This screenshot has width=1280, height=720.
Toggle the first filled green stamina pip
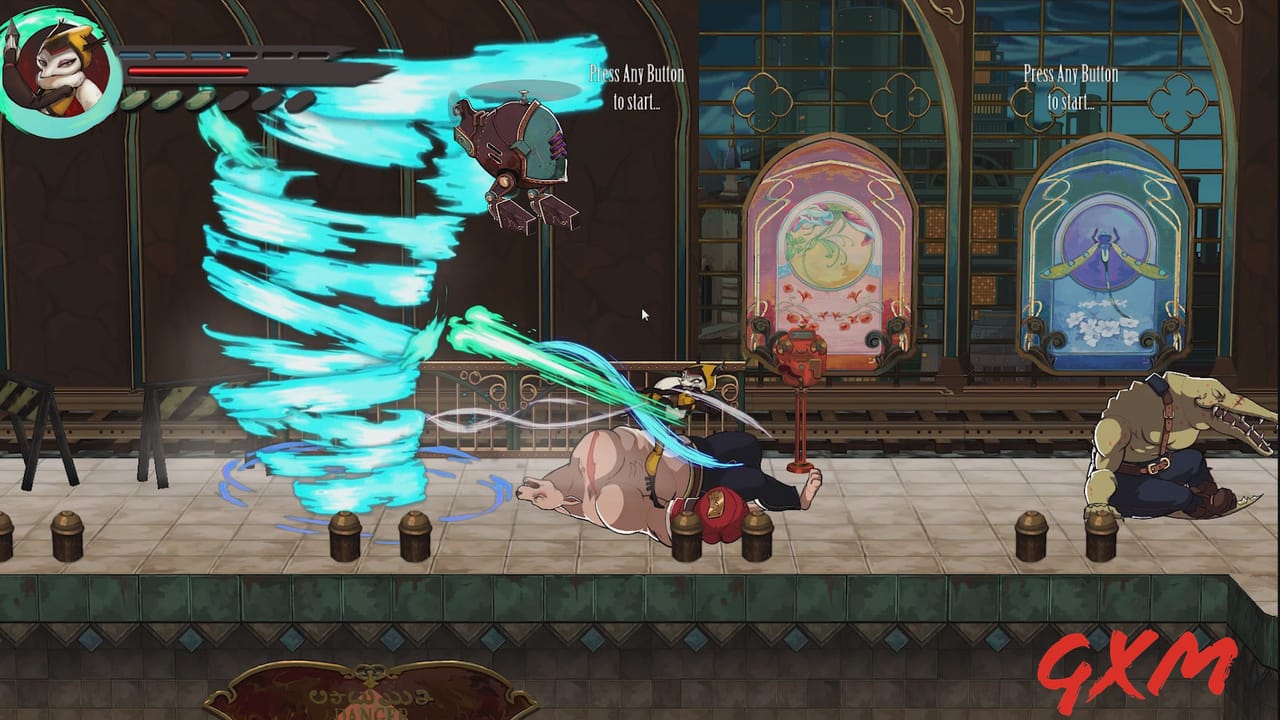135,100
